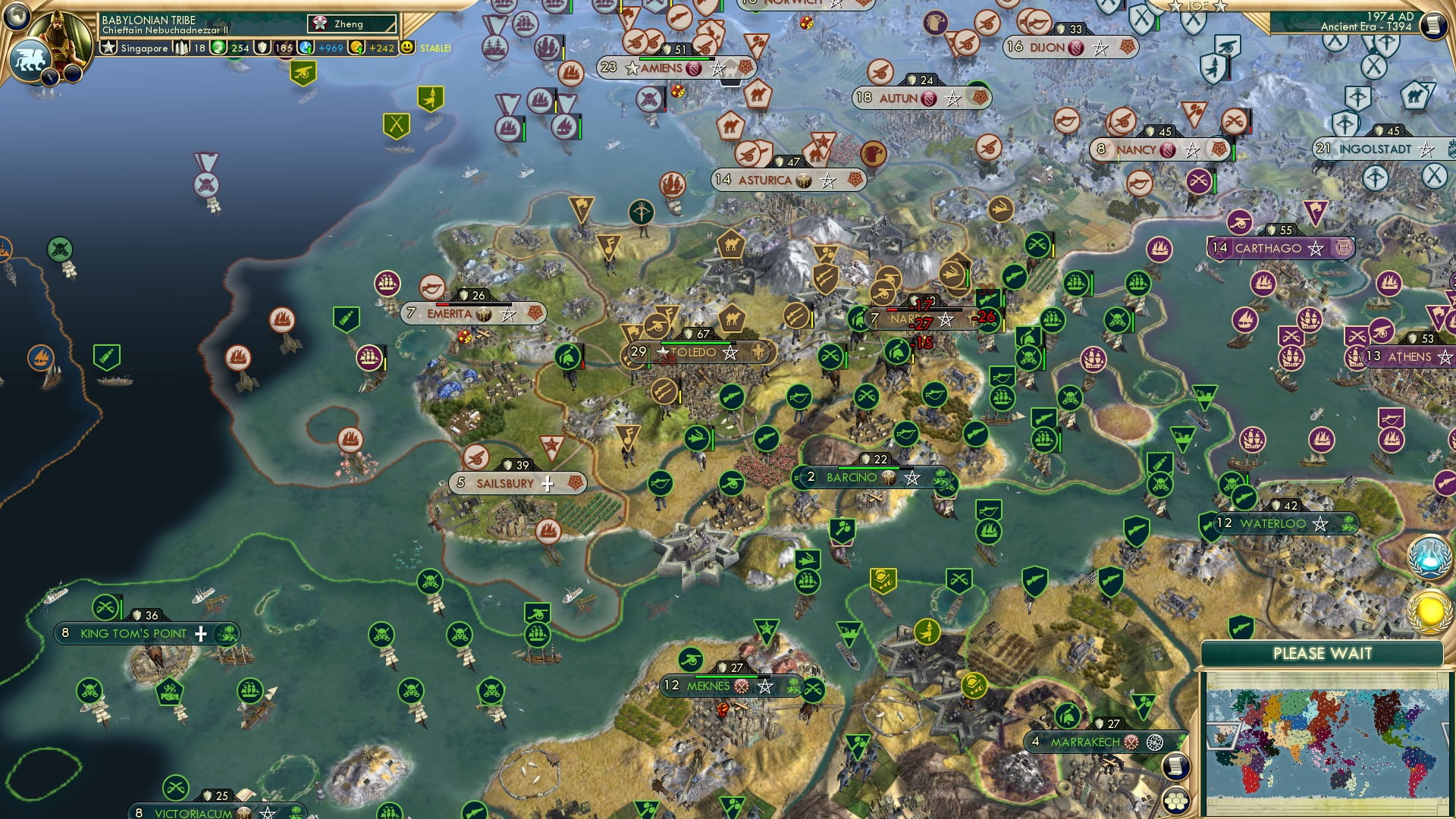
Task: Click the green science beaker showing 254
Action: tap(219, 47)
